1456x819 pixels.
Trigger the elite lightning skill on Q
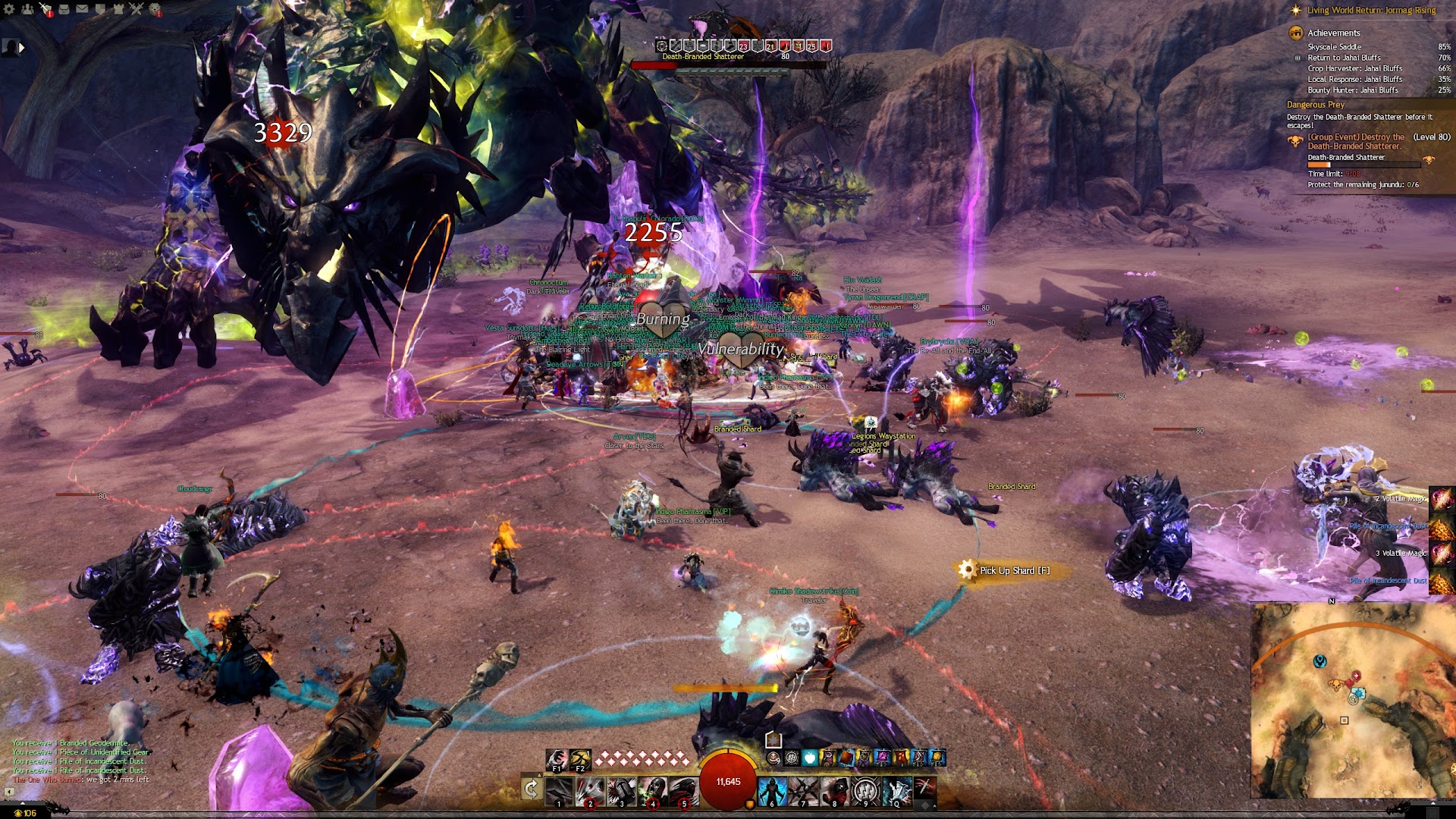[x=896, y=791]
